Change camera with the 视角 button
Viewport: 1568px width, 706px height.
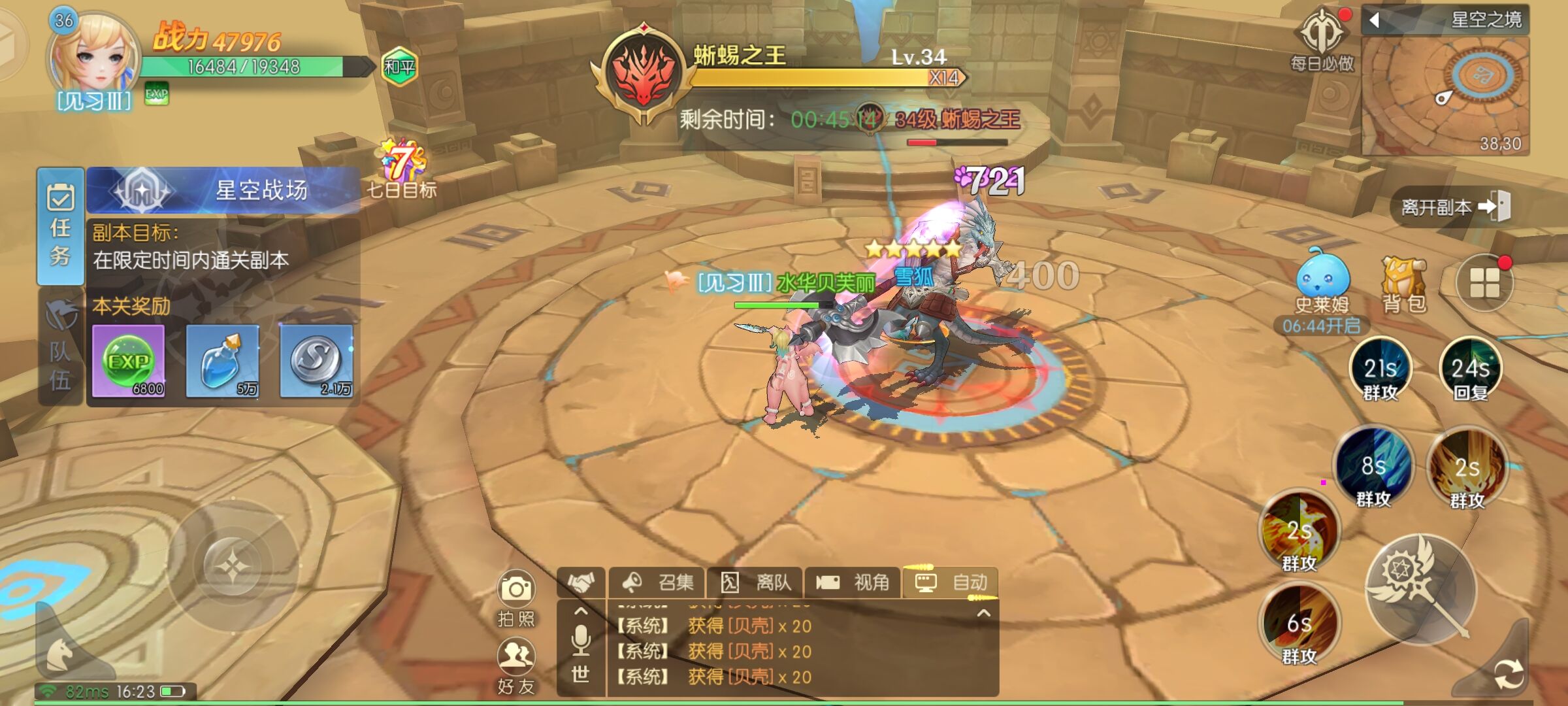point(853,582)
